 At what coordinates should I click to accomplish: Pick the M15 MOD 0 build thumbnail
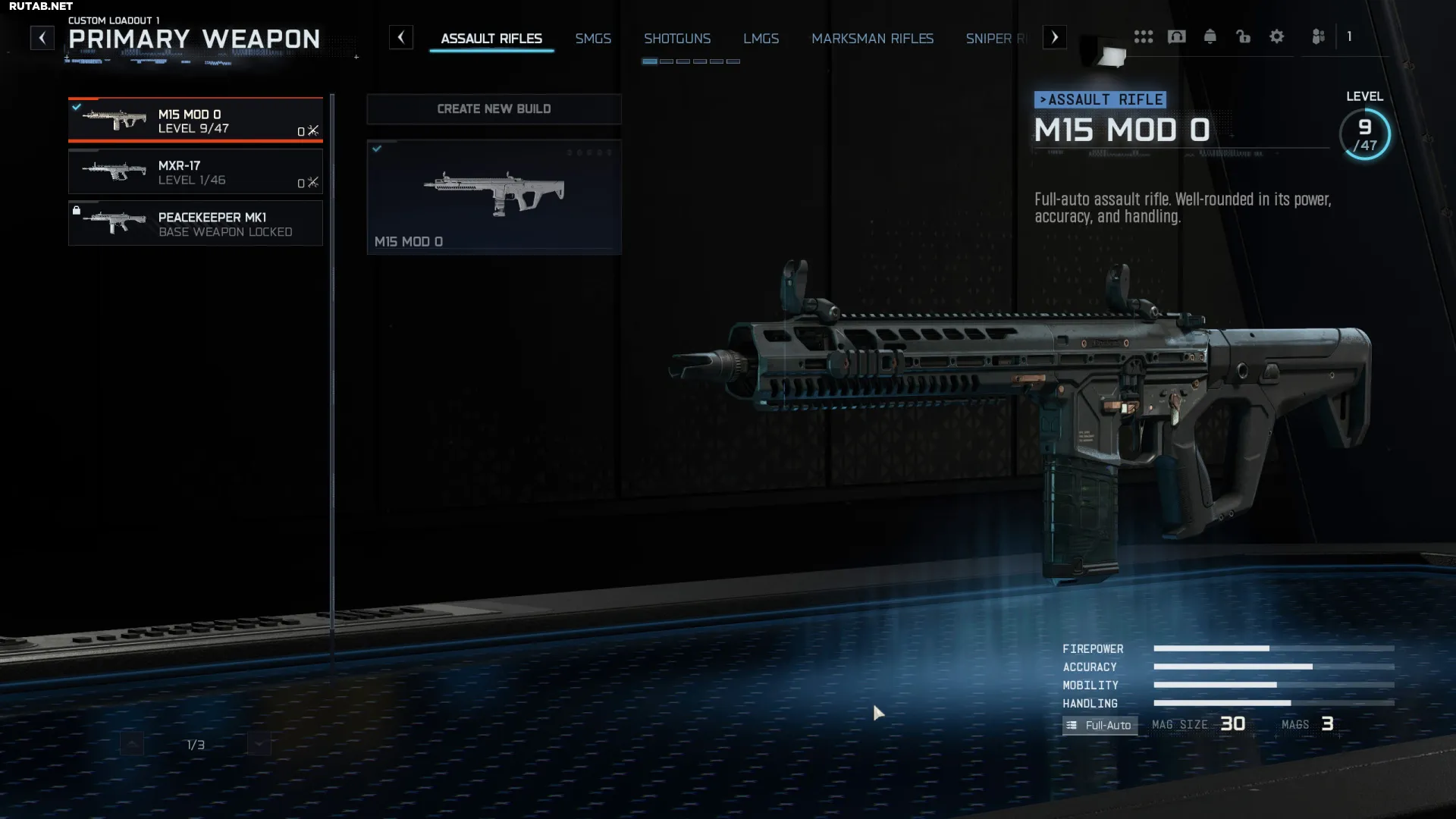point(494,197)
